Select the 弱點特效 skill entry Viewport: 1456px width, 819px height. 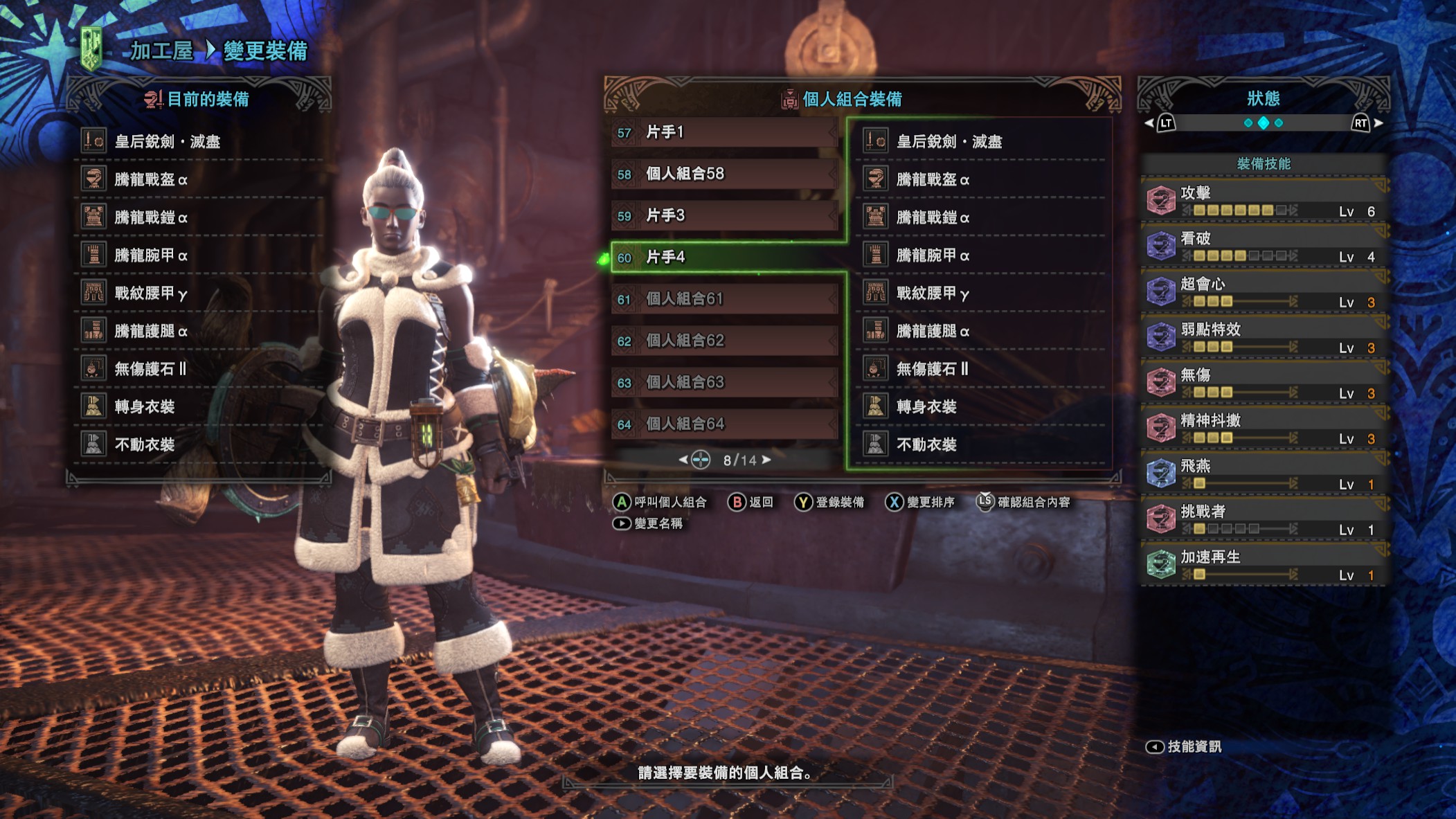tap(1263, 338)
